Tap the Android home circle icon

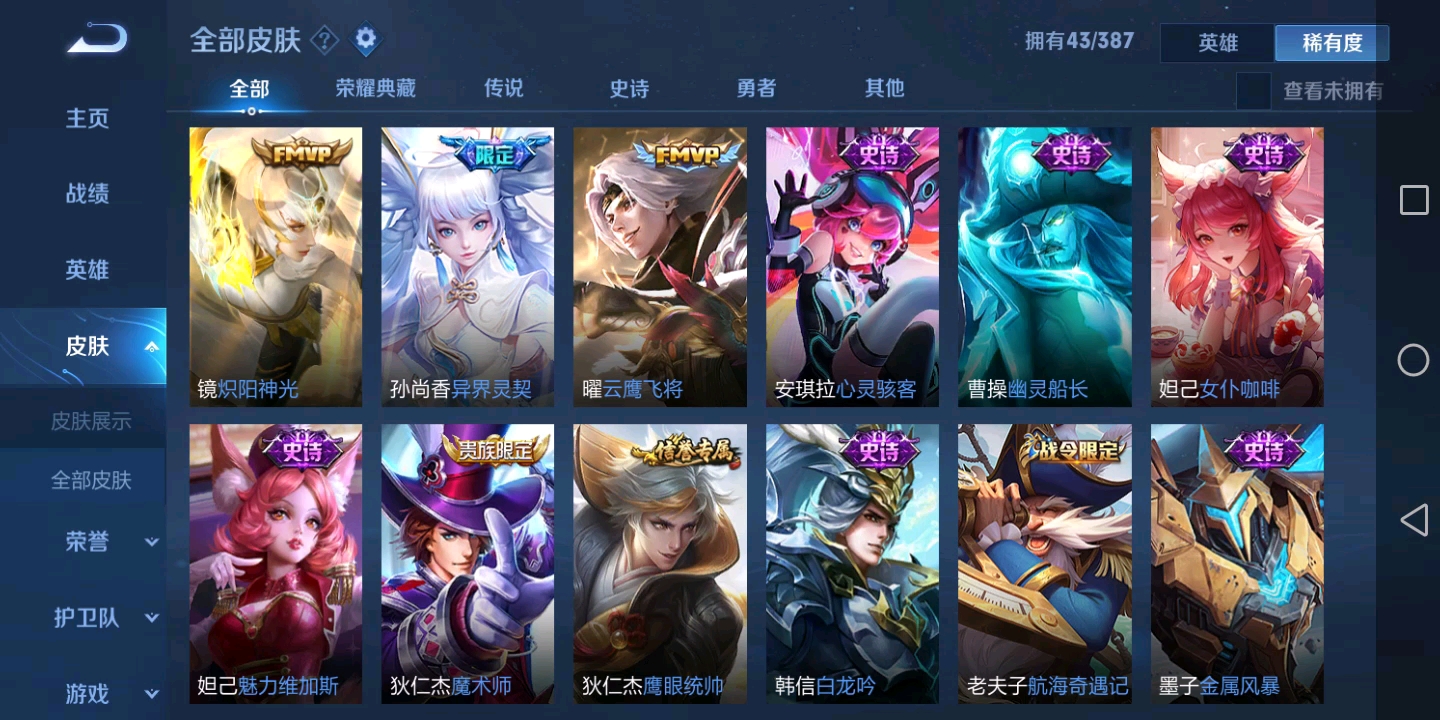coord(1414,360)
